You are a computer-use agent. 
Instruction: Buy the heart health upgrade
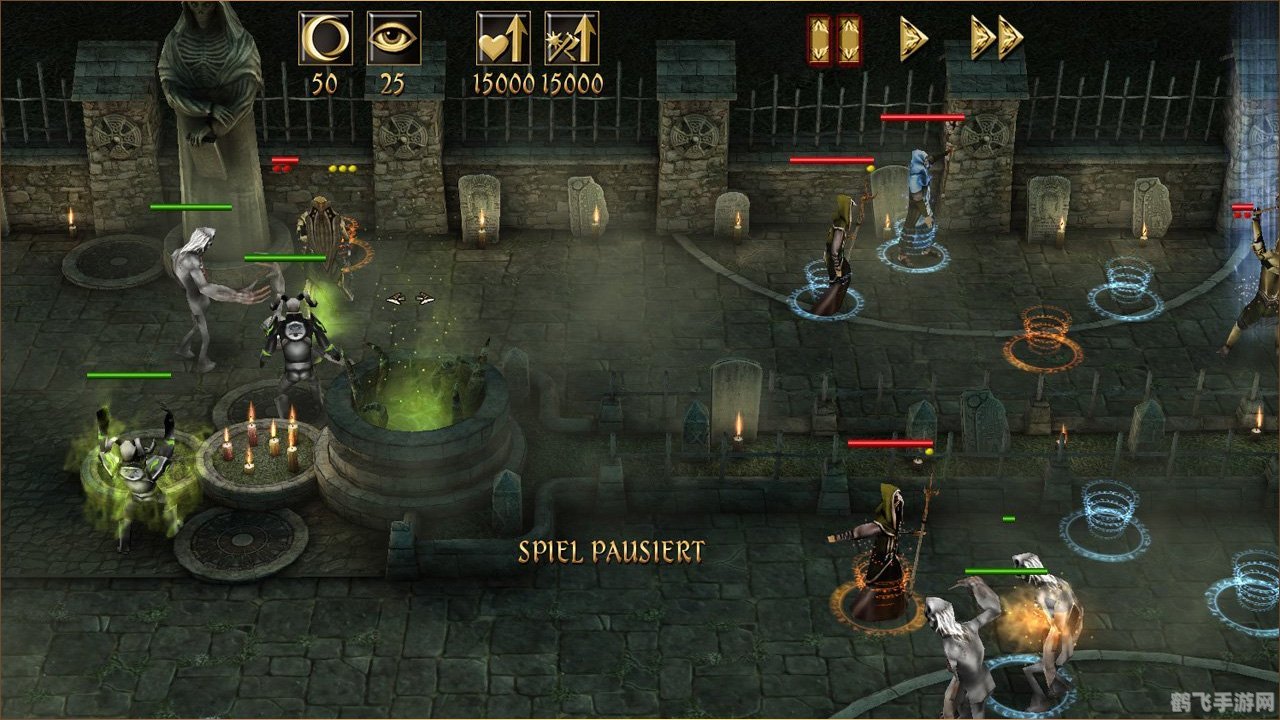503,39
